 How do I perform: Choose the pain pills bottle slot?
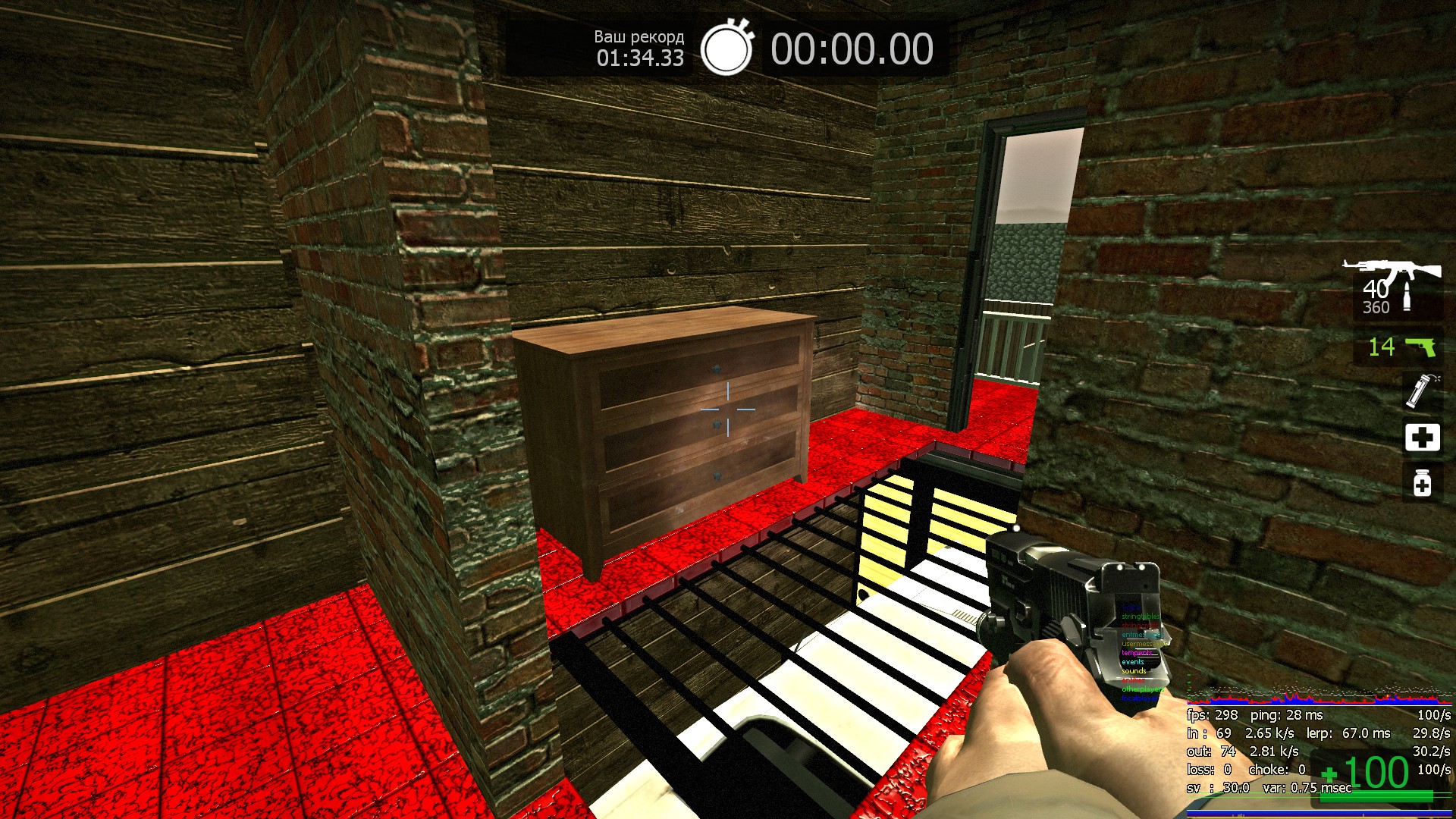(x=1422, y=482)
